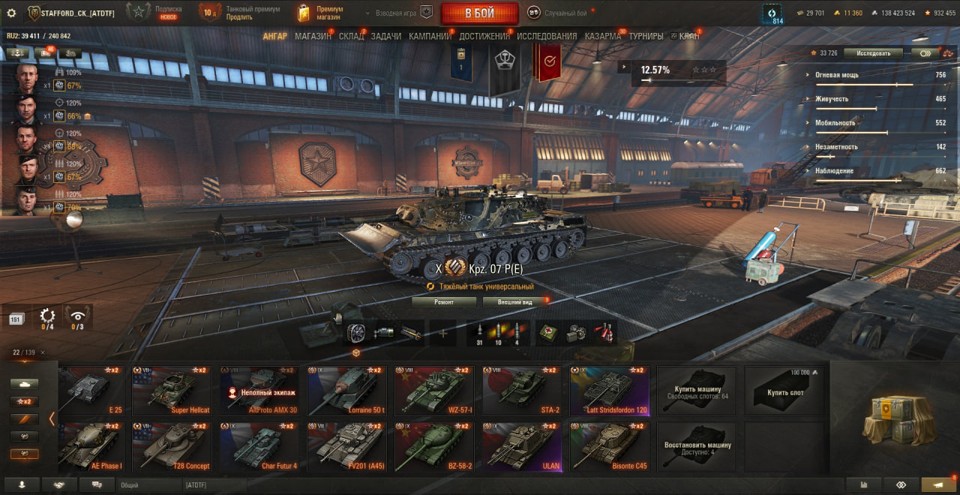Start a battle with the В БОЙ button
Image resolution: width=960 pixels, height=495 pixels.
pyautogui.click(x=479, y=13)
